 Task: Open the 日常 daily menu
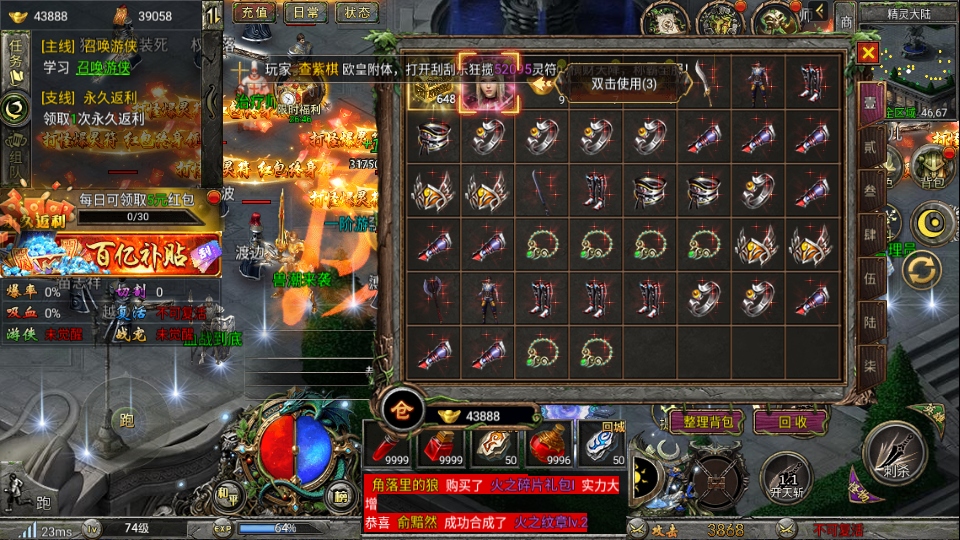(x=305, y=13)
